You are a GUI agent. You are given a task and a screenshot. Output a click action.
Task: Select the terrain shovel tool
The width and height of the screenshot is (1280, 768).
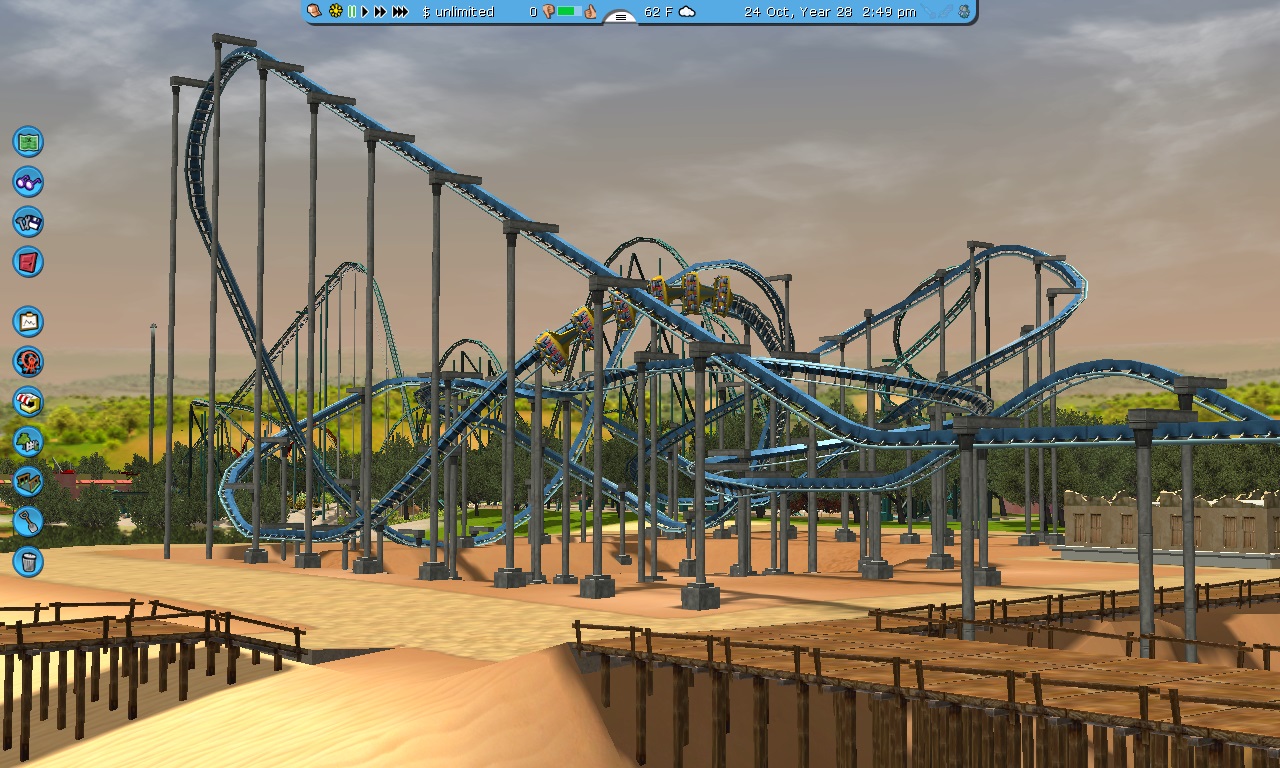tap(28, 521)
